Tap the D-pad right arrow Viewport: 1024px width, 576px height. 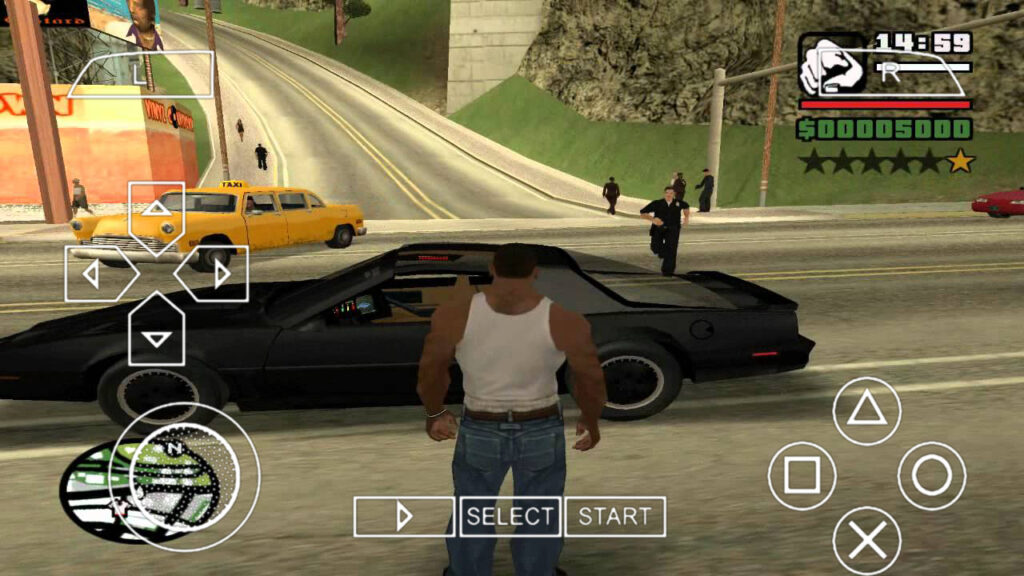click(216, 273)
